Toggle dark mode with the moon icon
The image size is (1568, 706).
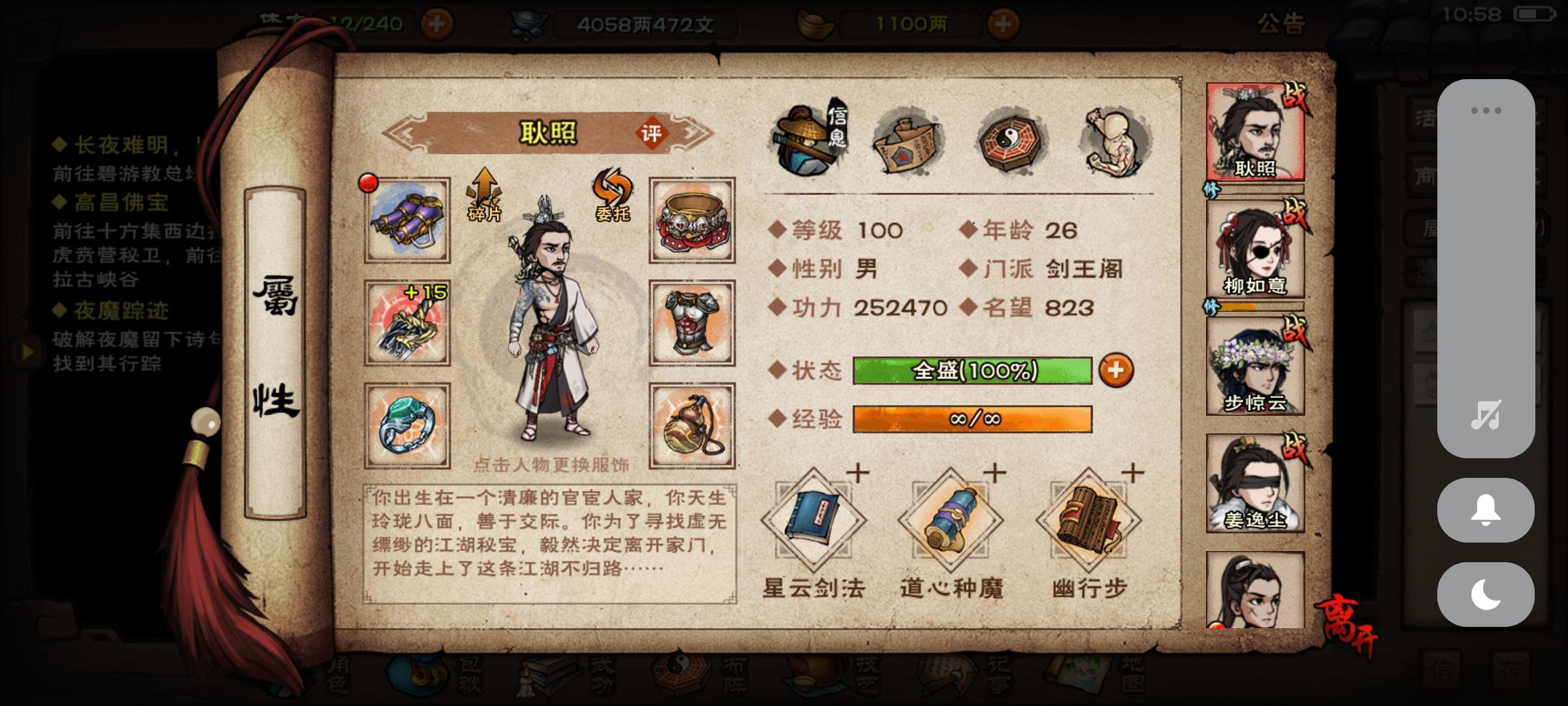click(1484, 592)
